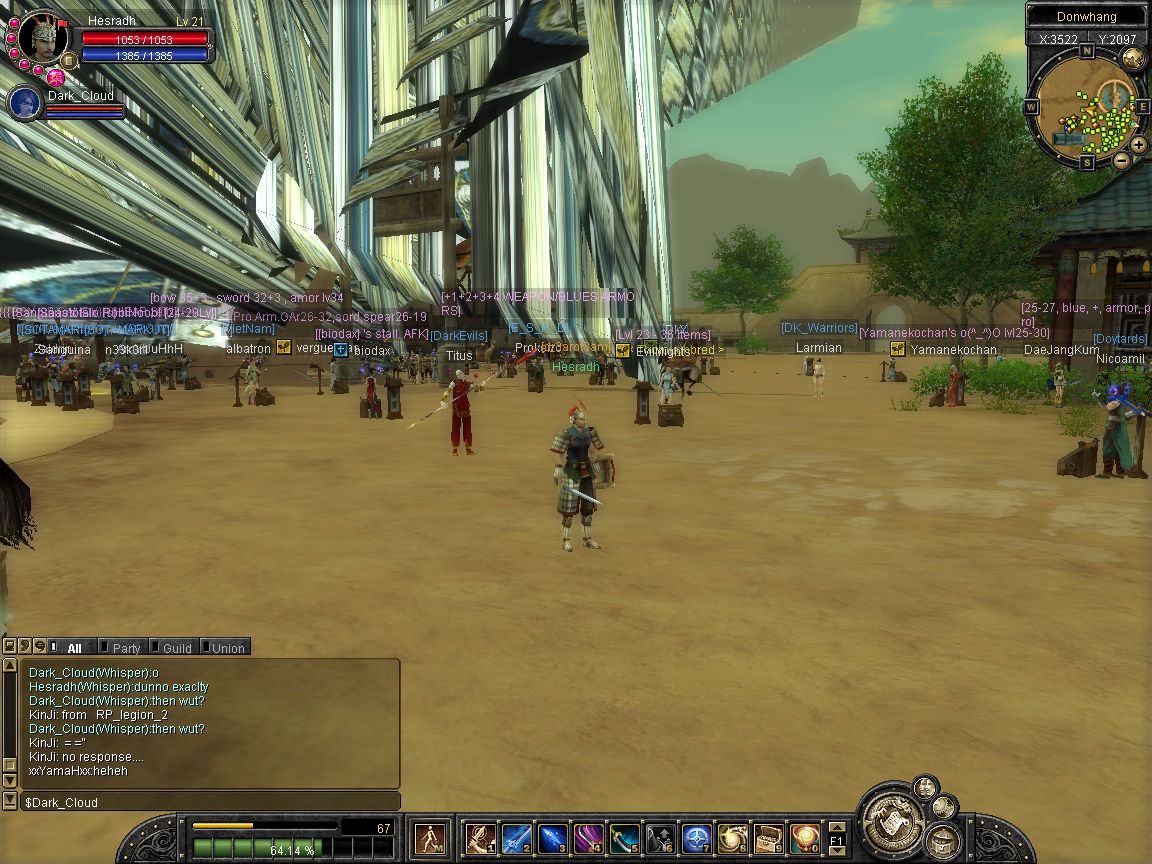Open the world map globe icon
Viewport: 1152px width, 864px height.
(1133, 58)
